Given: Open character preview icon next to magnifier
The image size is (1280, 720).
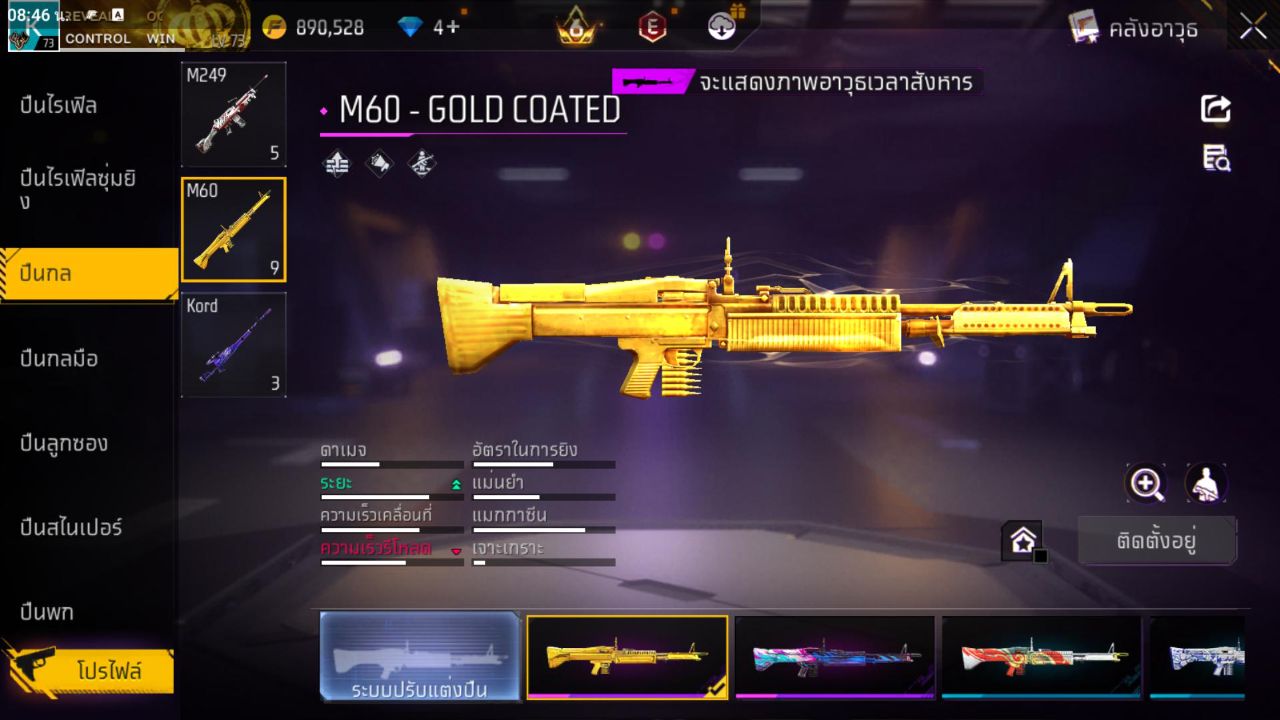Looking at the screenshot, I should point(1206,484).
